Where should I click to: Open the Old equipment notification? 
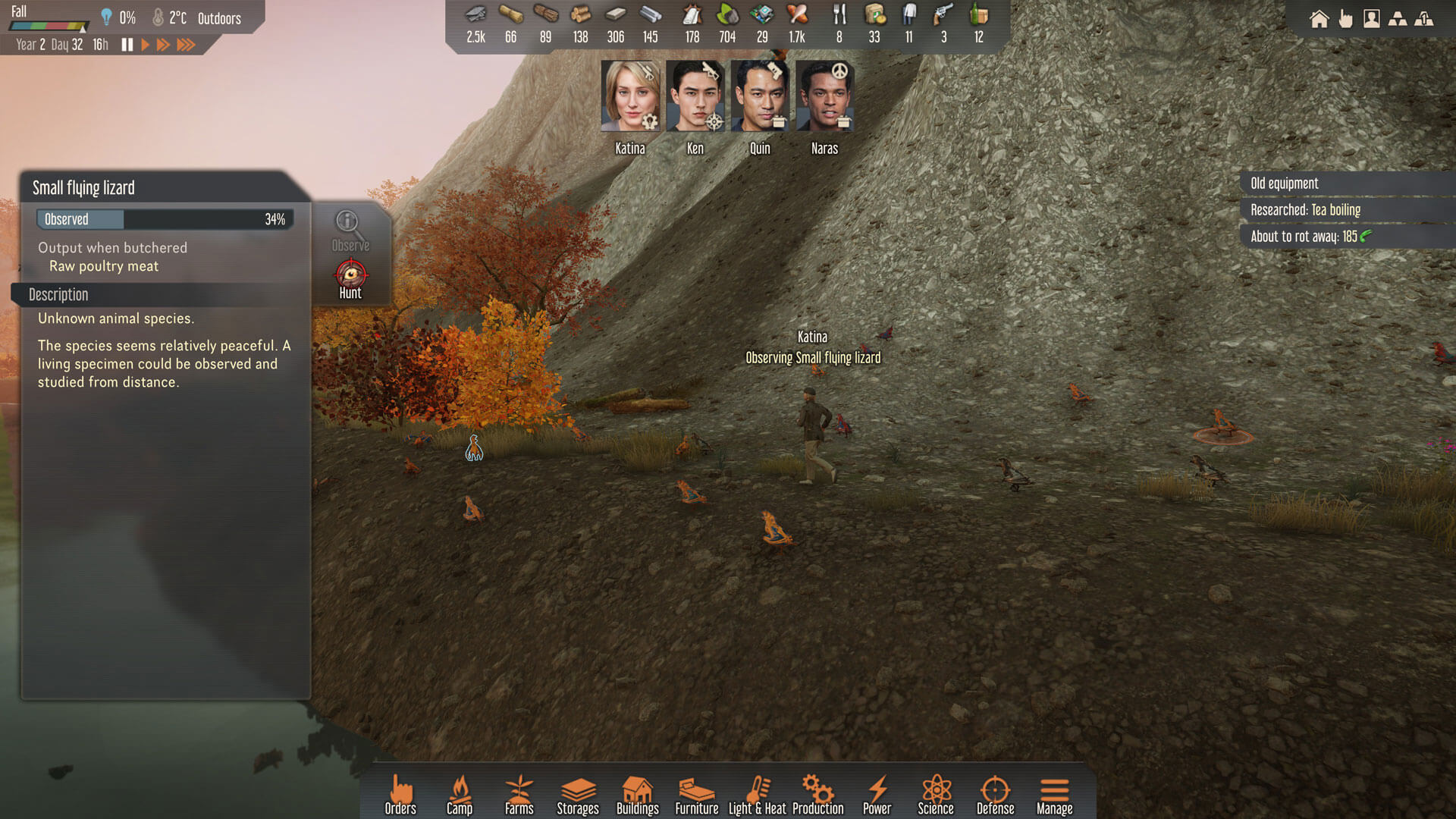(x=1285, y=184)
